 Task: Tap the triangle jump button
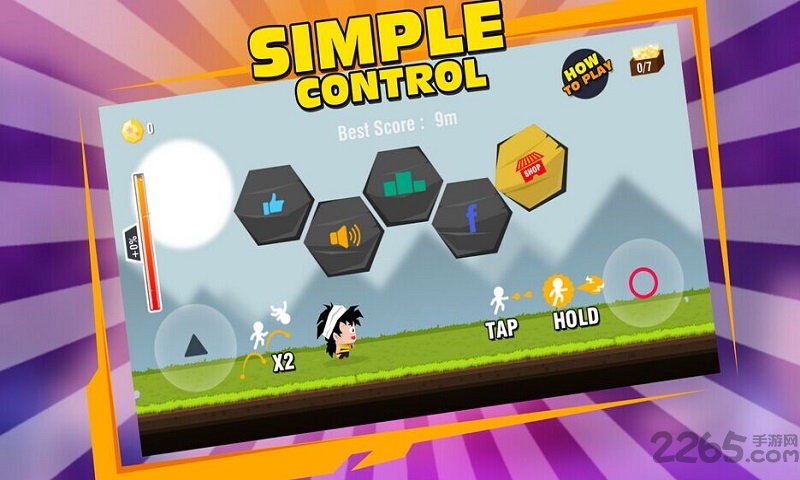click(x=196, y=346)
